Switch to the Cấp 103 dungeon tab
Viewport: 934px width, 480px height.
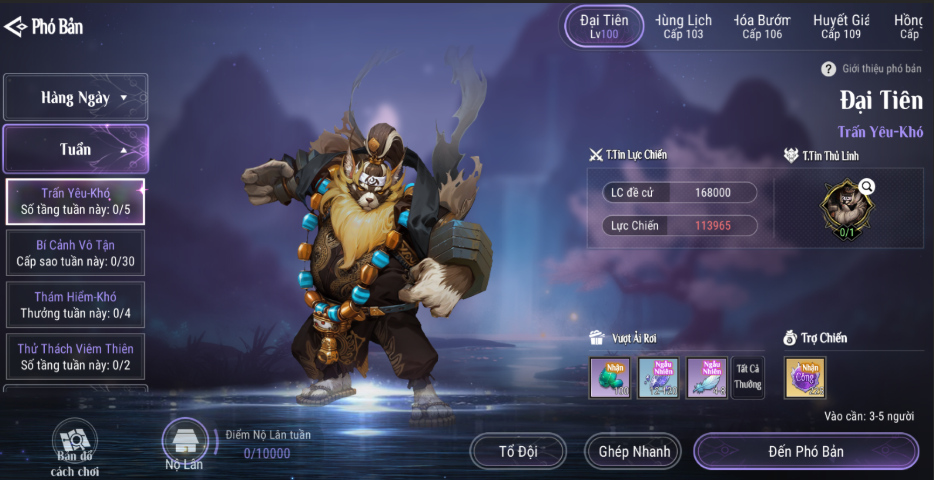(x=683, y=26)
